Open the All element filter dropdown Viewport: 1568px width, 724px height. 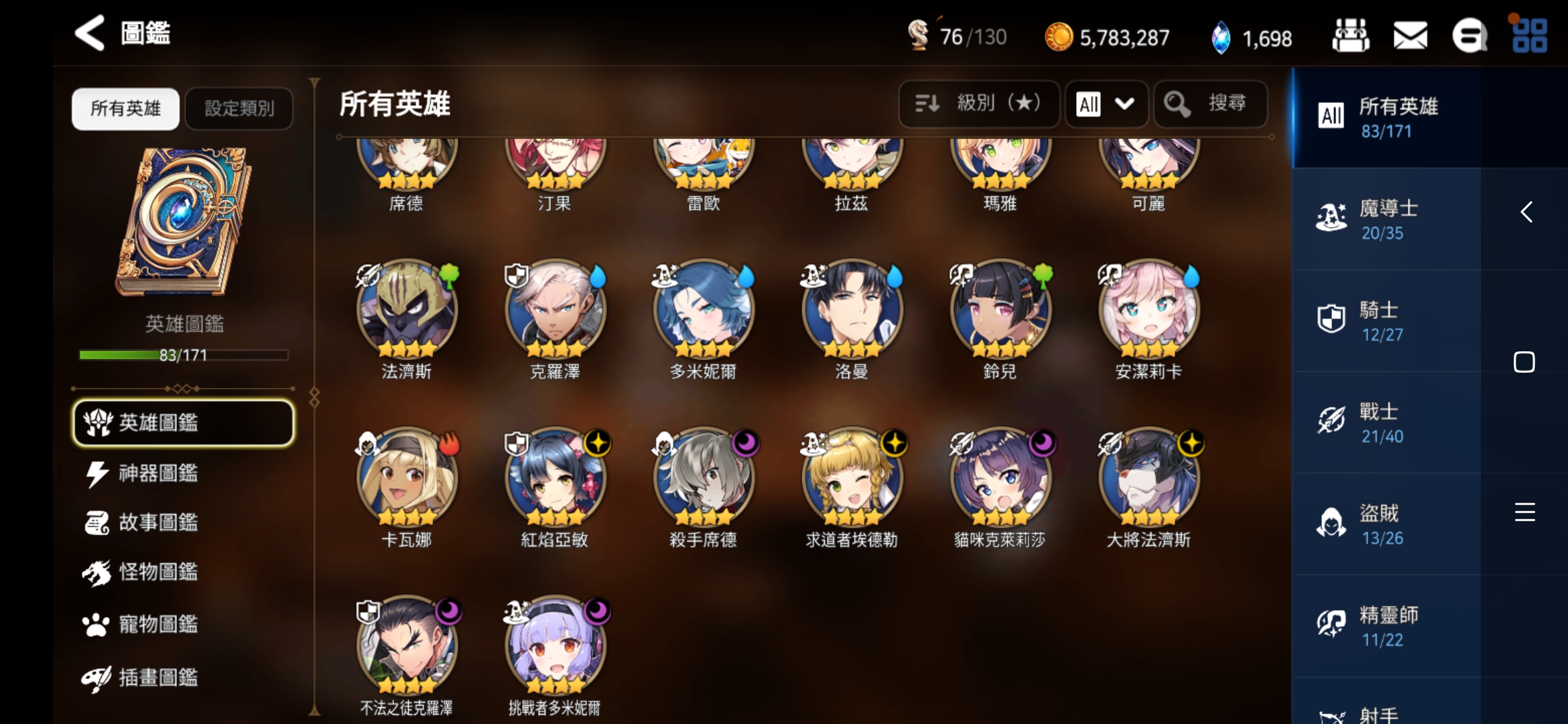(x=1106, y=104)
